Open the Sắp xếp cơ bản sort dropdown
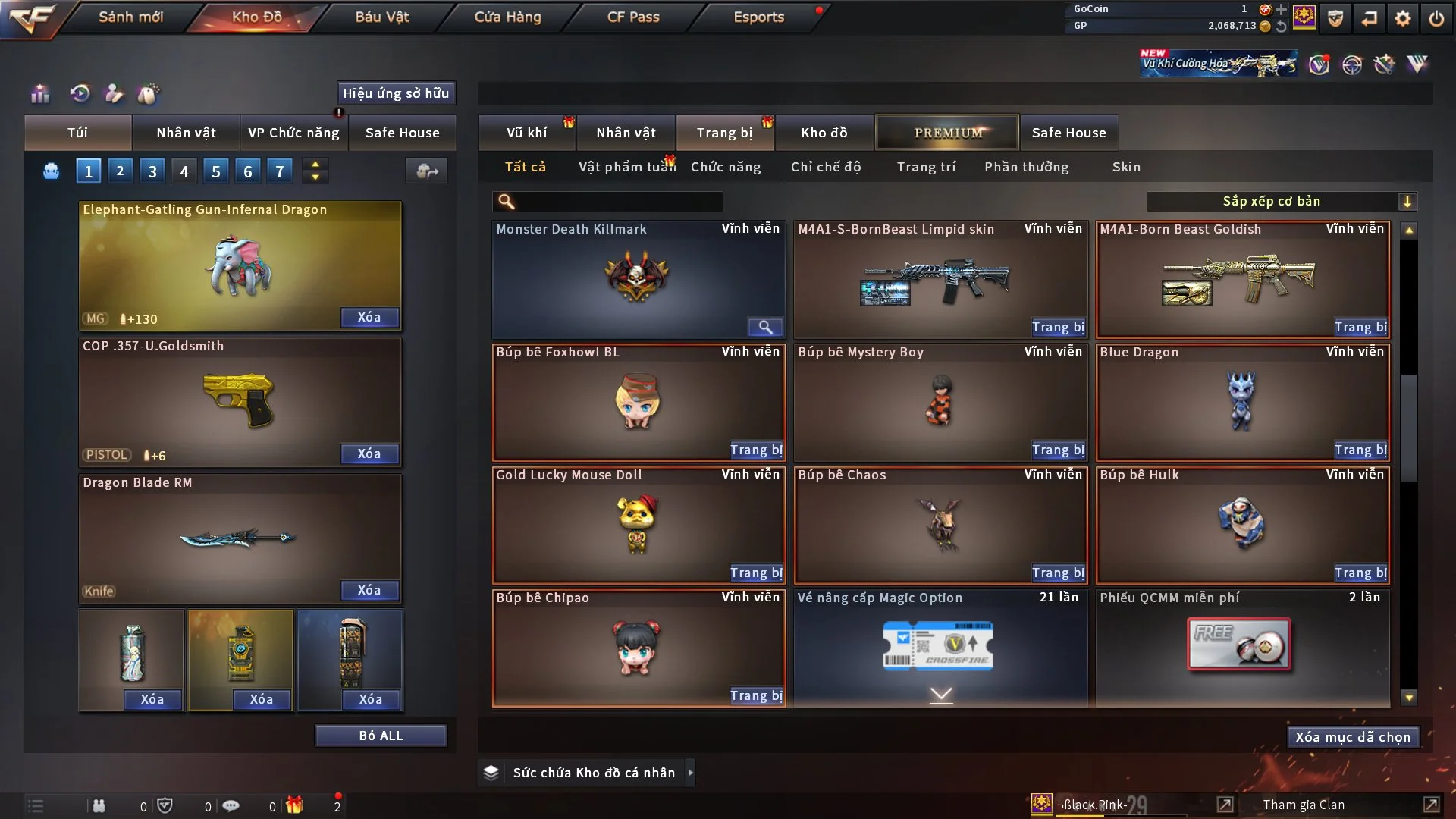Screen dimensions: 1456x819 point(1281,202)
